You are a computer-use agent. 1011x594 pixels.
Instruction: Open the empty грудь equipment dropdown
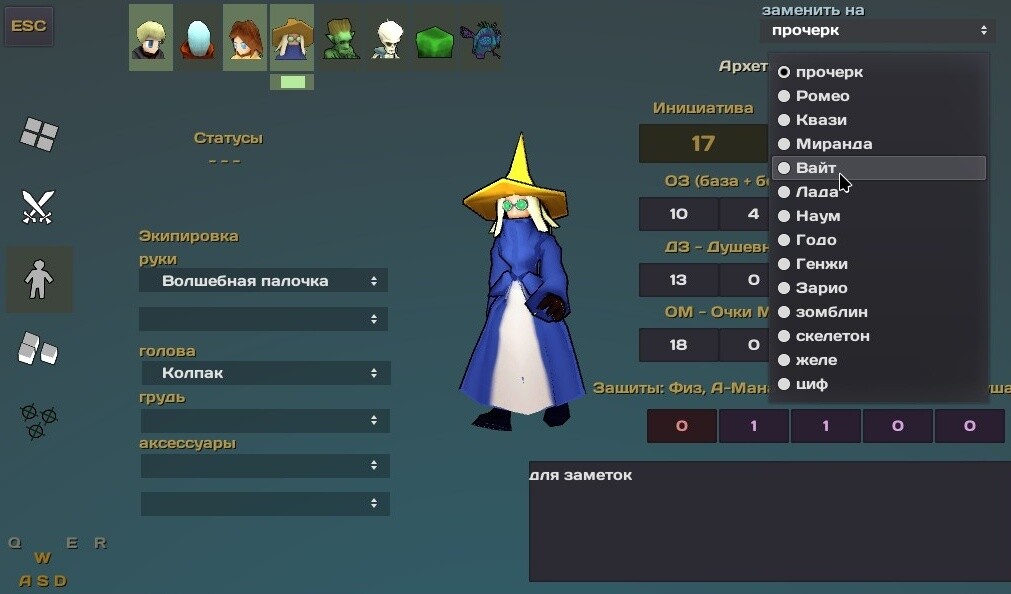click(x=263, y=420)
